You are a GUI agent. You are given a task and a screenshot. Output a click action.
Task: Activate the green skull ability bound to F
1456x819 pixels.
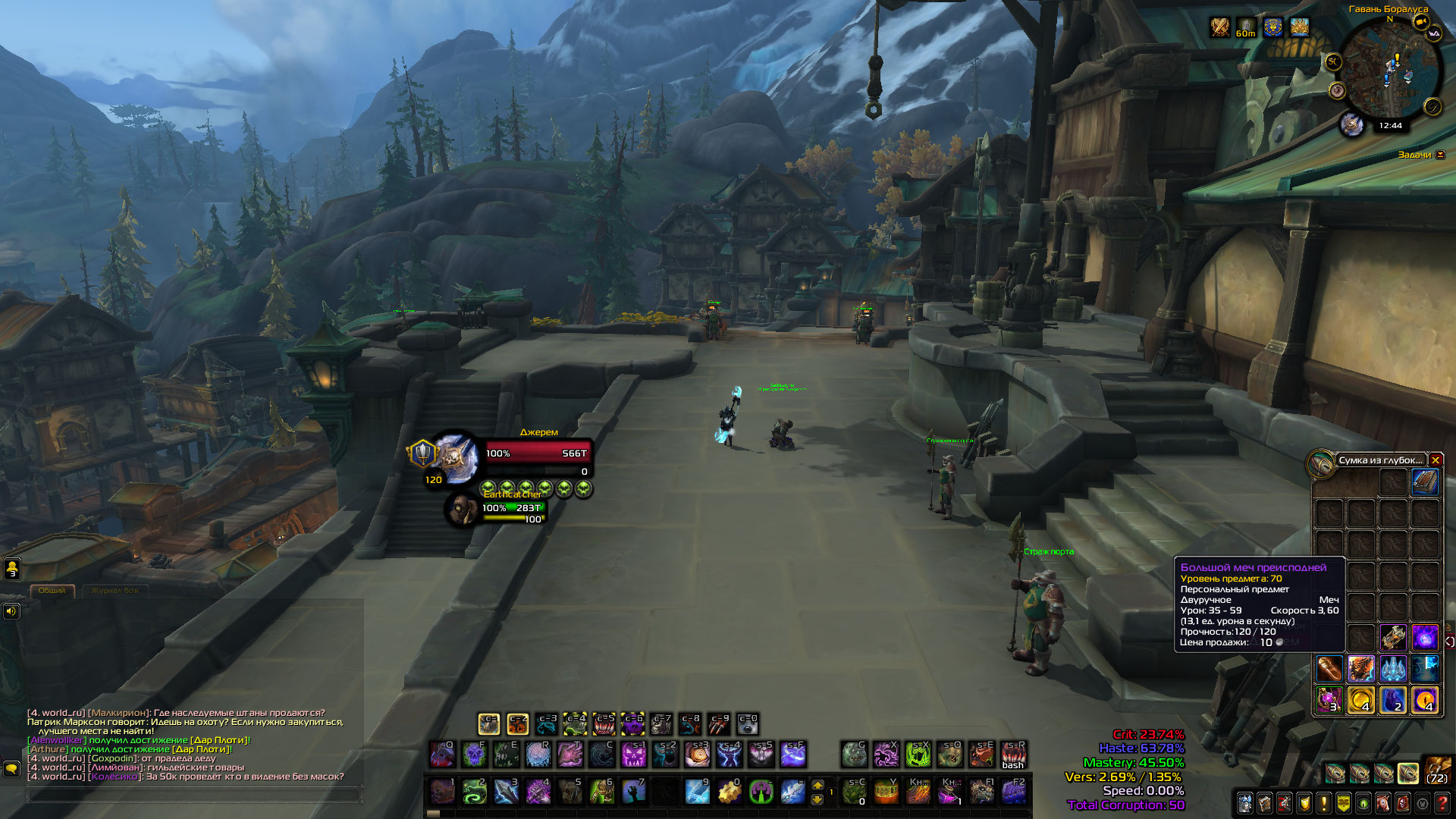tap(474, 755)
